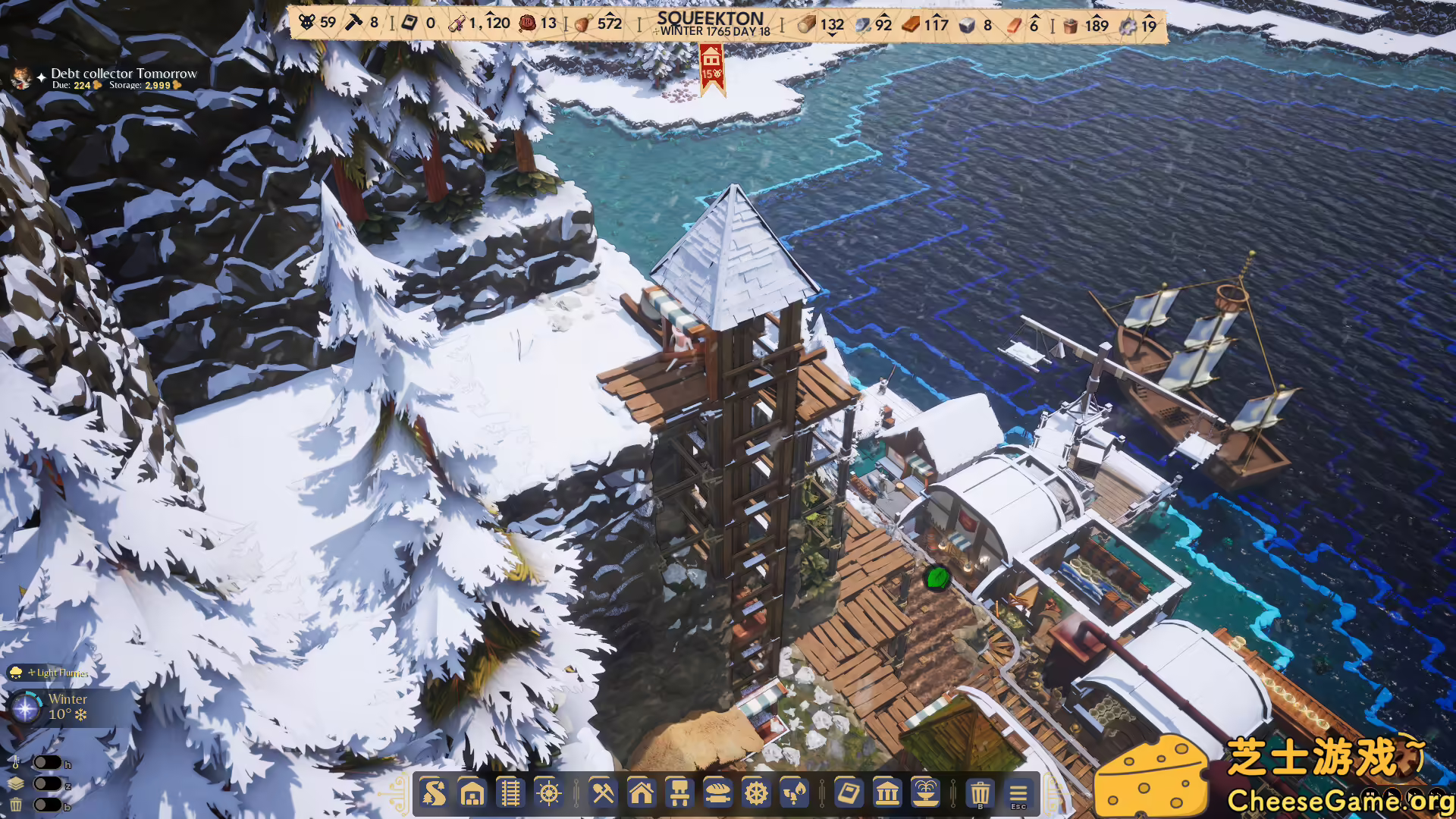
Task: Open the storage warehouse build category
Action: [472, 794]
